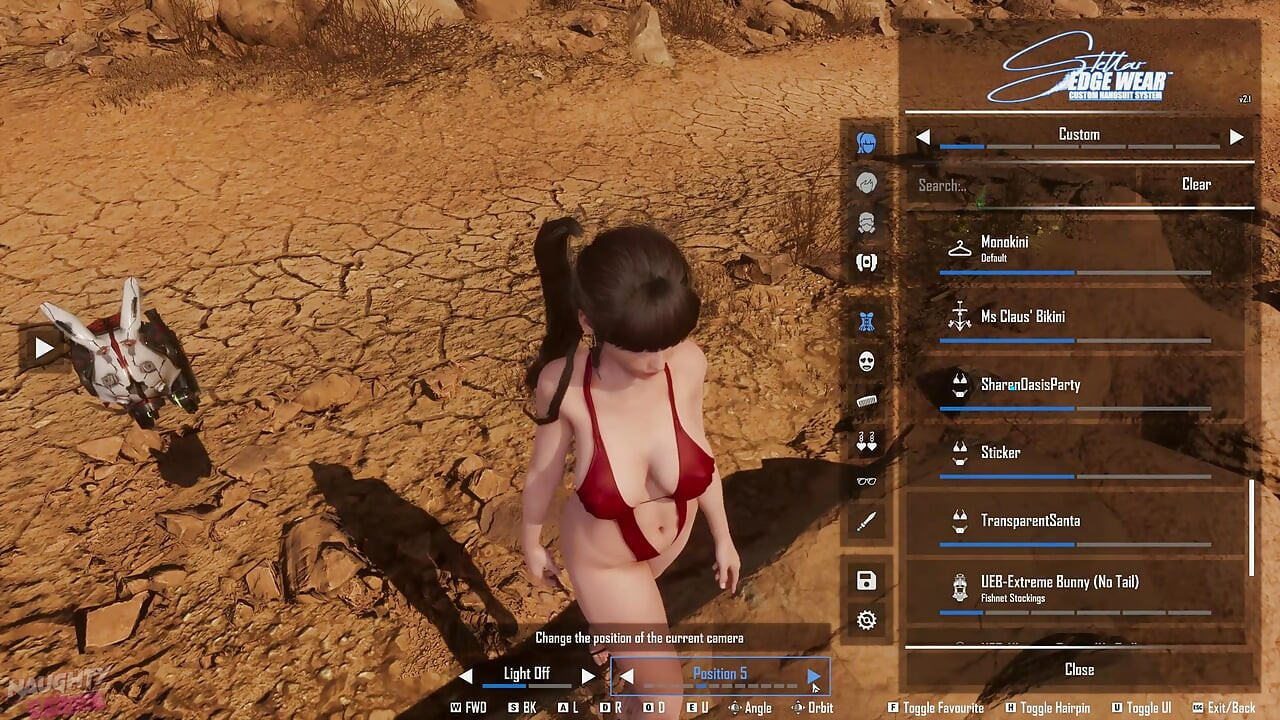1280x720 pixels.
Task: Switch the Light Off setting forward
Action: (x=588, y=676)
